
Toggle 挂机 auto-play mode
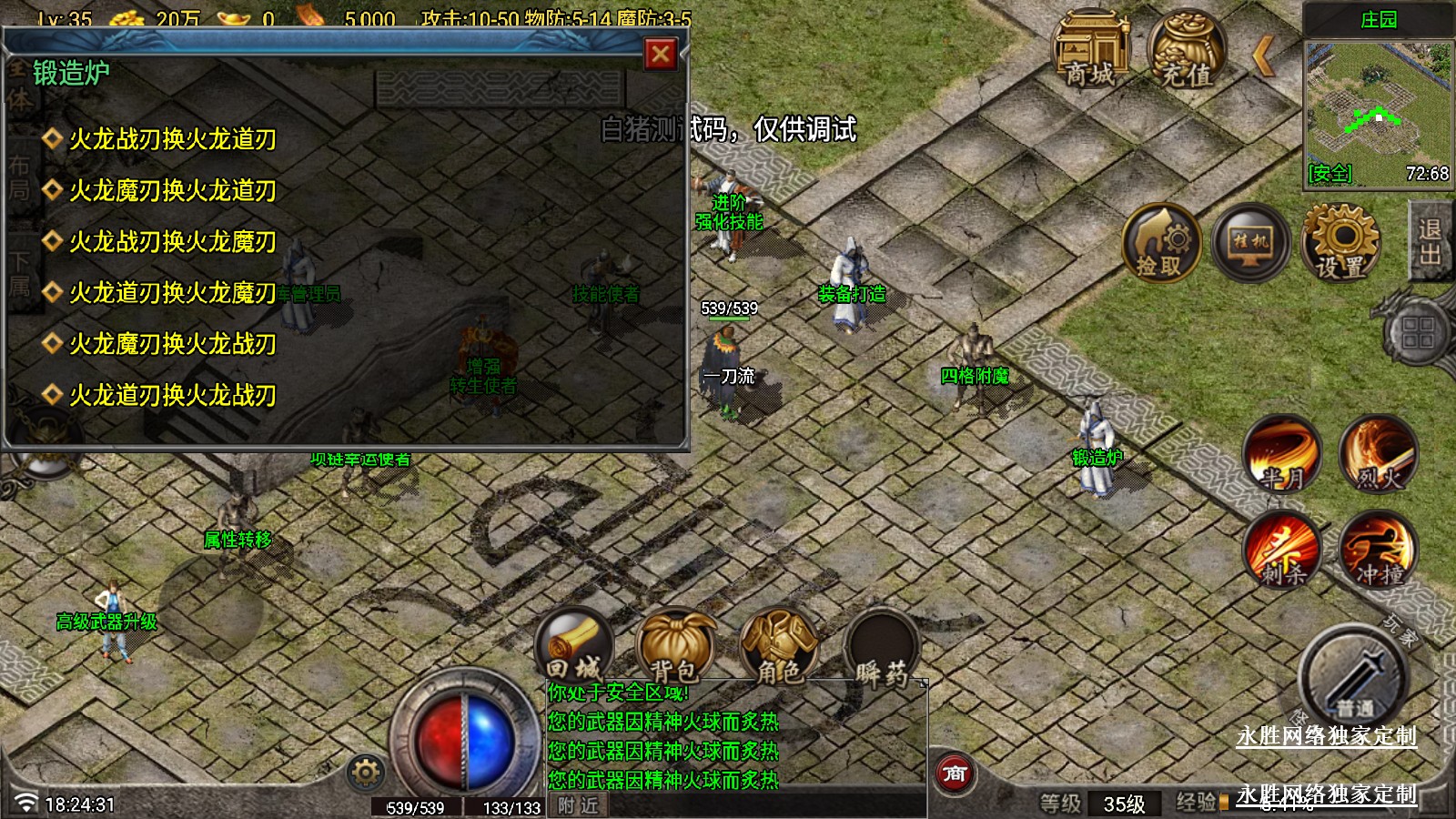coord(1250,243)
